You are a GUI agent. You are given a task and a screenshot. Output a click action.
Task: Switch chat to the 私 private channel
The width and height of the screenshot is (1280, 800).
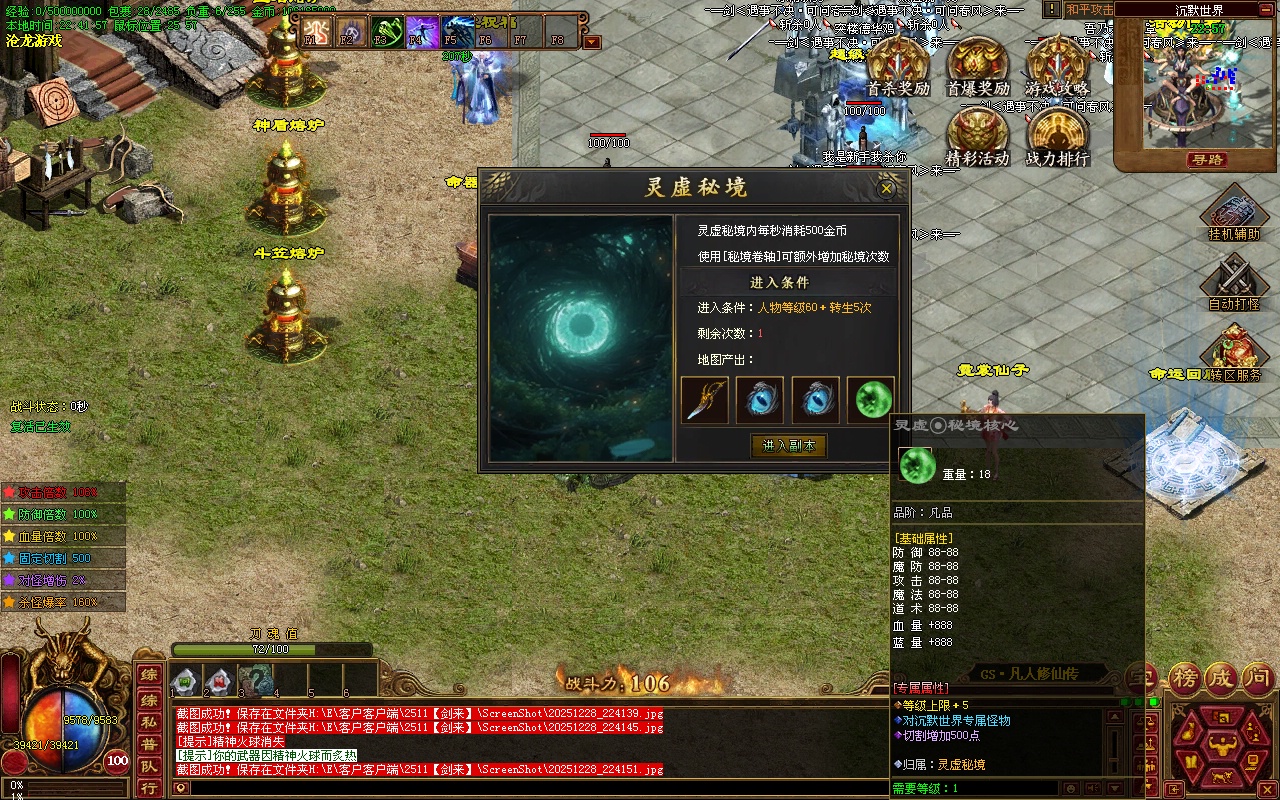[148, 721]
